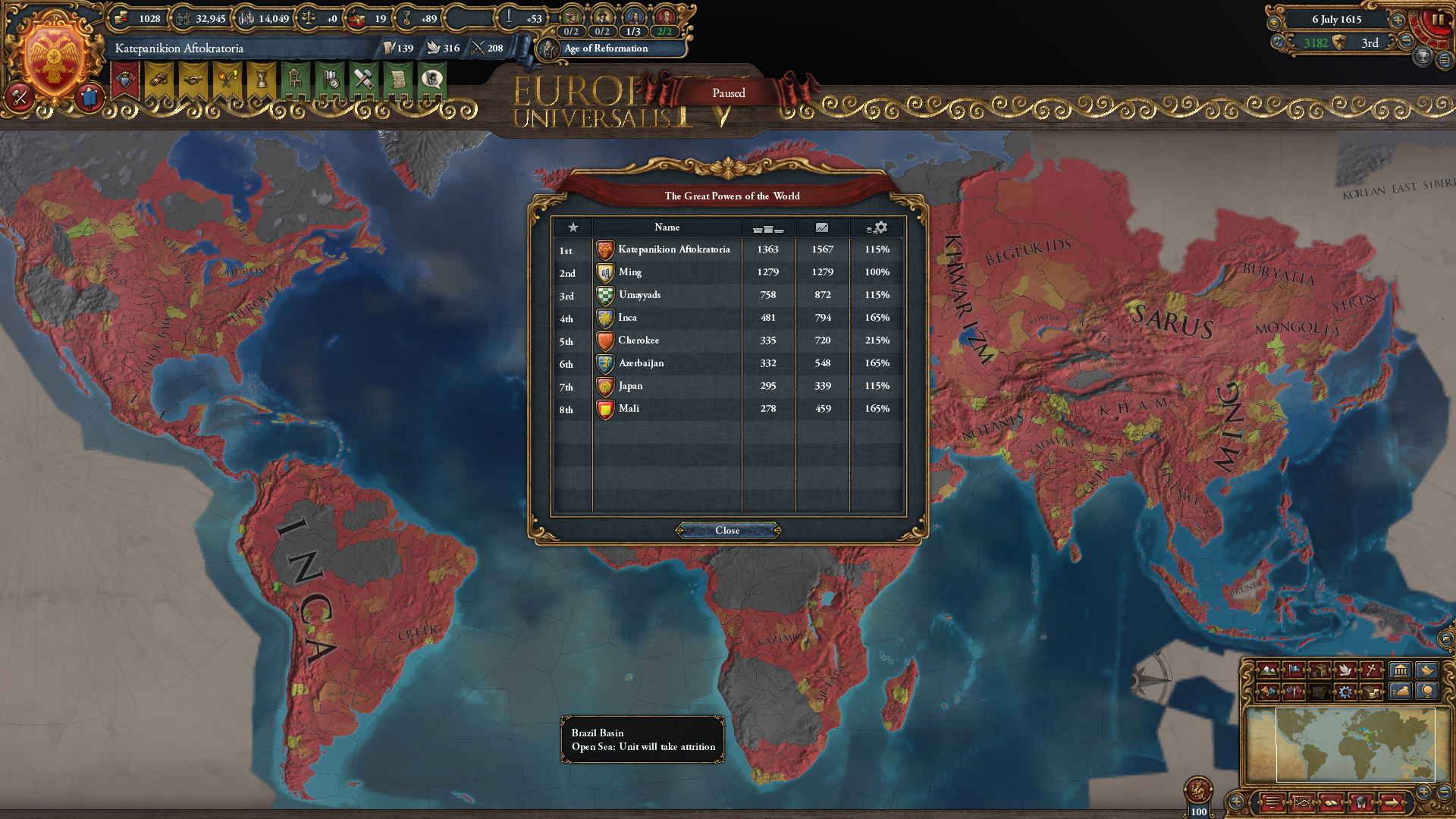Use the globe icon to find a province
This screenshot has width=1456, height=819.
(1429, 691)
